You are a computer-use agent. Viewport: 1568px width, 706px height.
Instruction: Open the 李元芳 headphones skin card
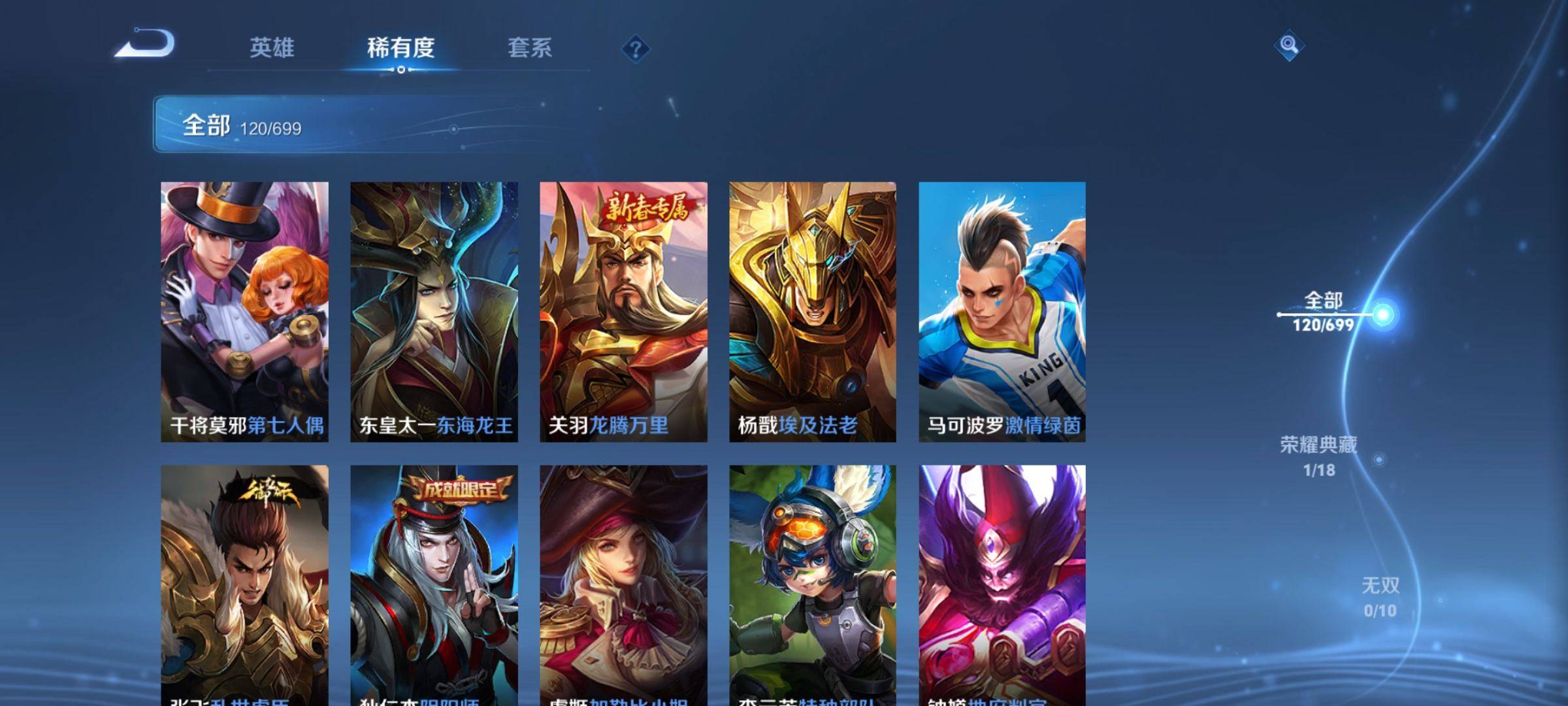813,585
